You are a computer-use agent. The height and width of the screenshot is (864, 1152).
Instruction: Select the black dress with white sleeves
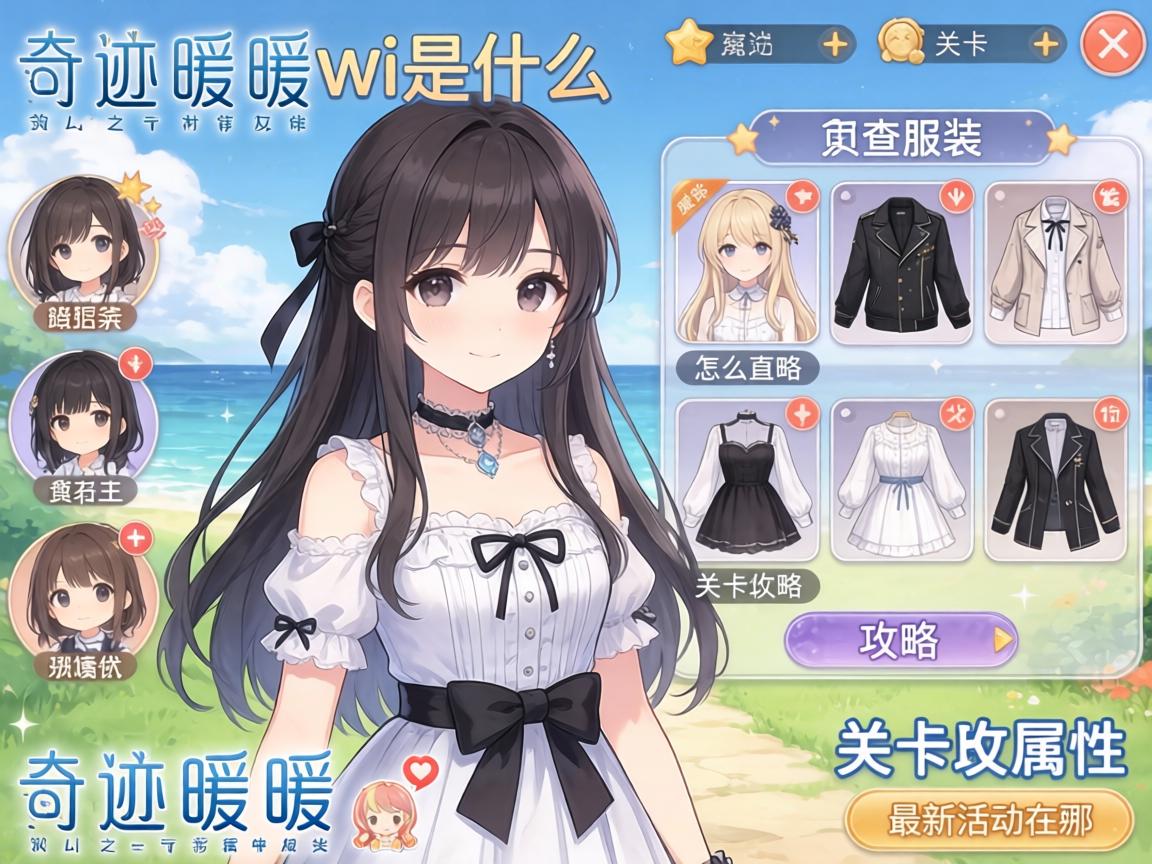tap(747, 480)
